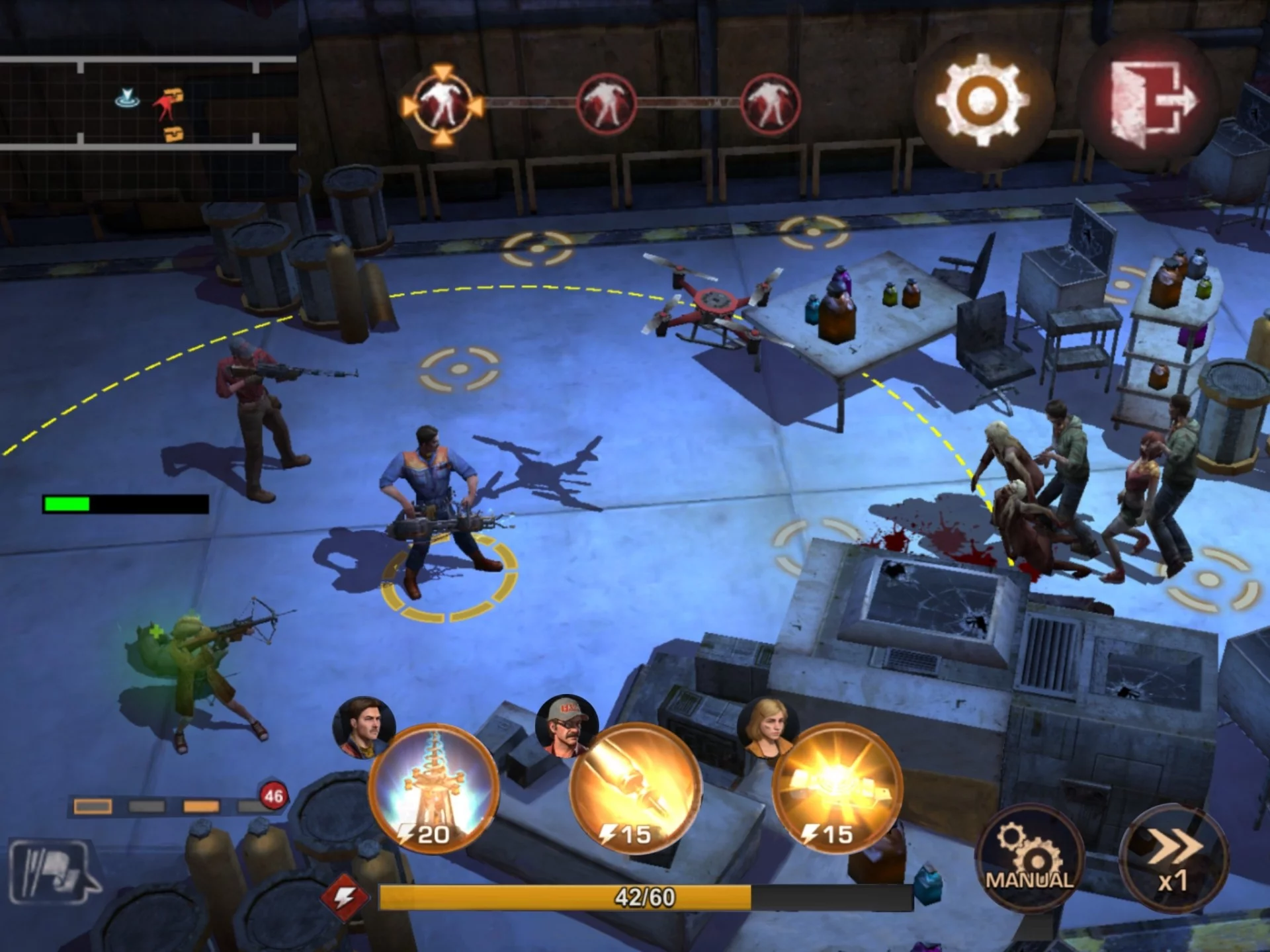The image size is (1270, 952).
Task: Trigger the golden burst skill costing 15
Action: coord(837,789)
